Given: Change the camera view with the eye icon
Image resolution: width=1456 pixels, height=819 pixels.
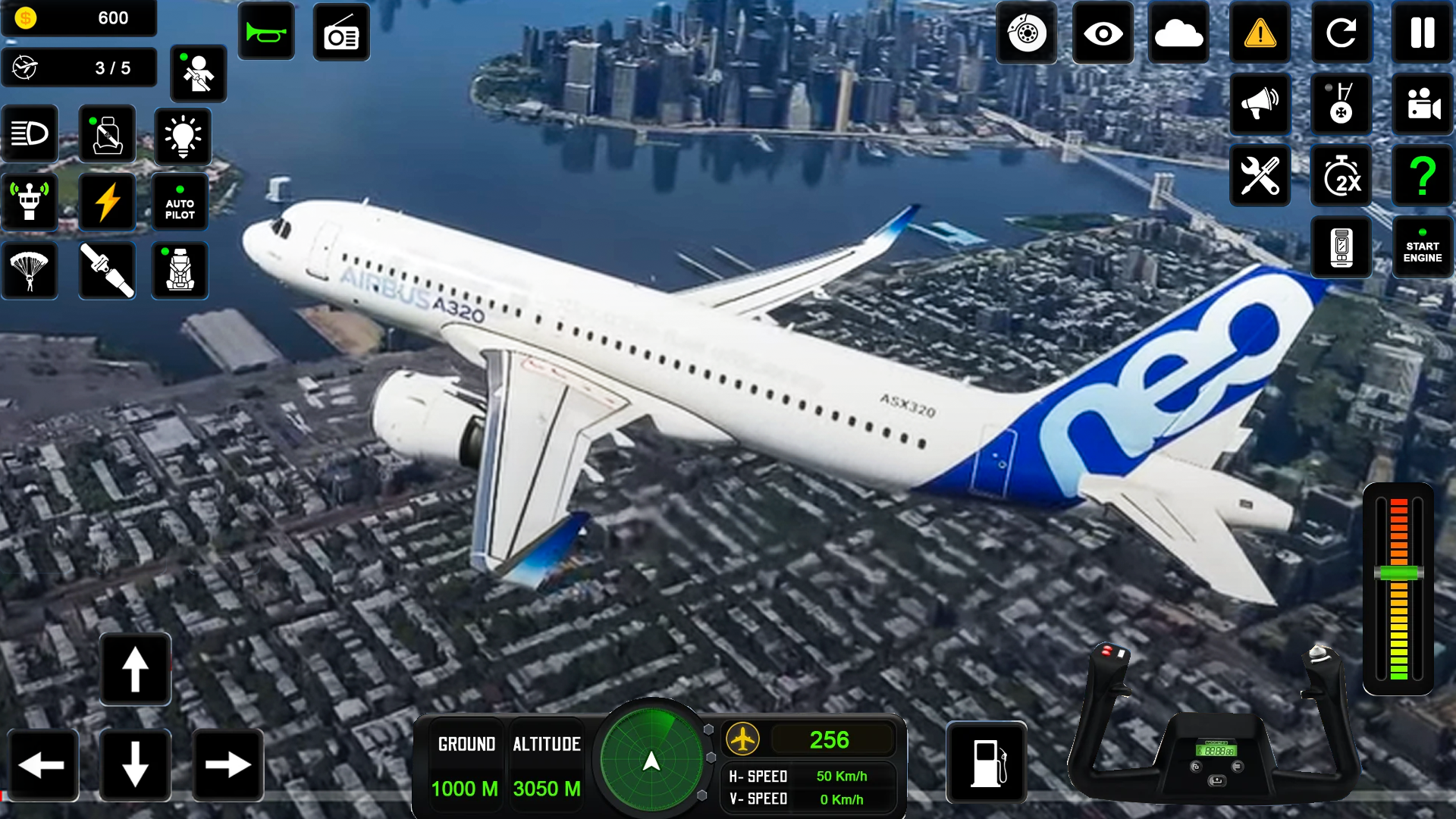Looking at the screenshot, I should [1103, 33].
